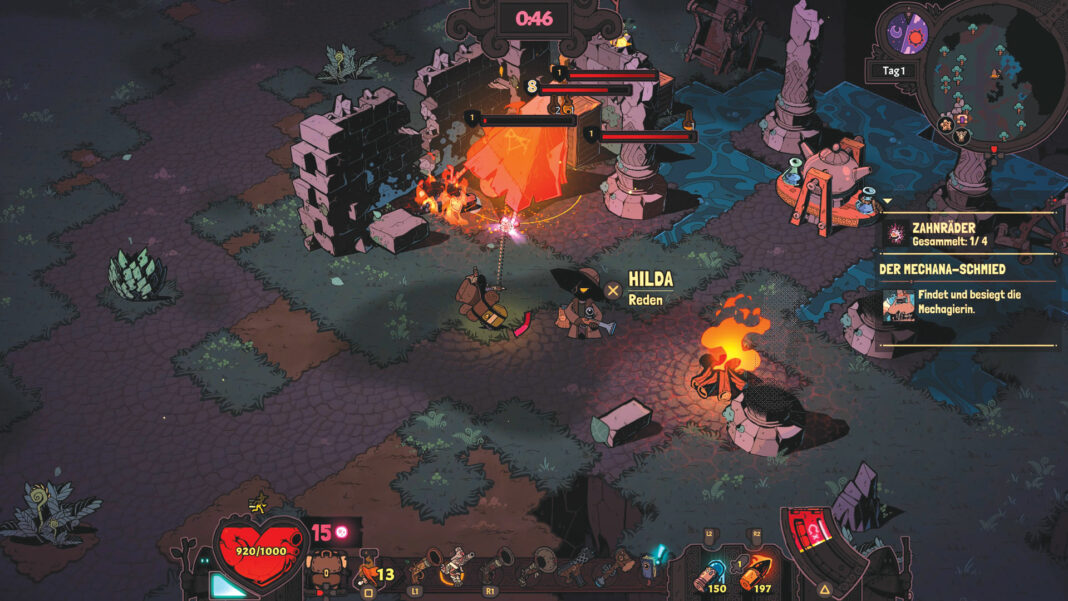Open the circular minimap
The width and height of the screenshot is (1068, 601).
coord(996,76)
